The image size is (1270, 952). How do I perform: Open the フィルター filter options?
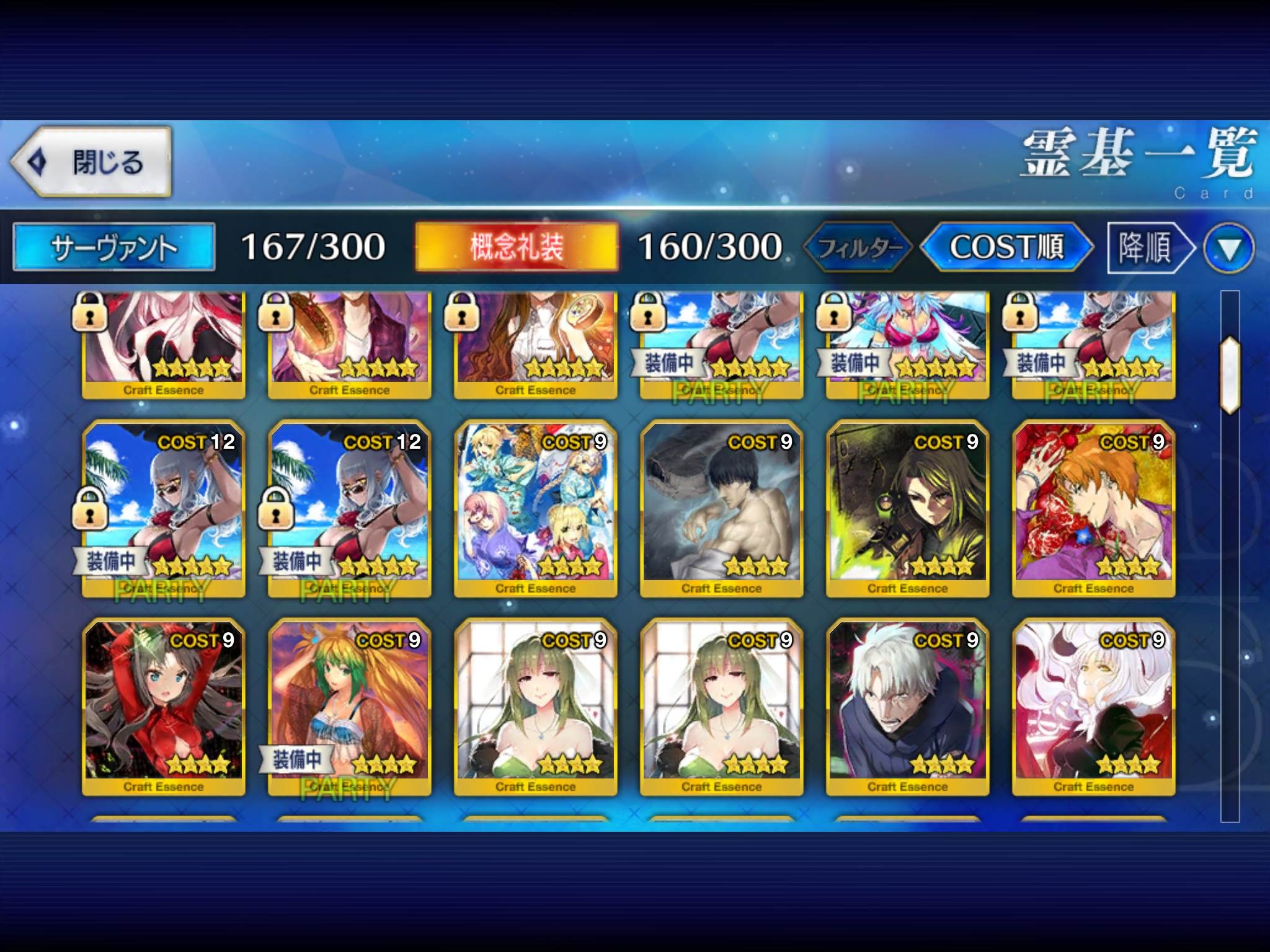tap(858, 248)
